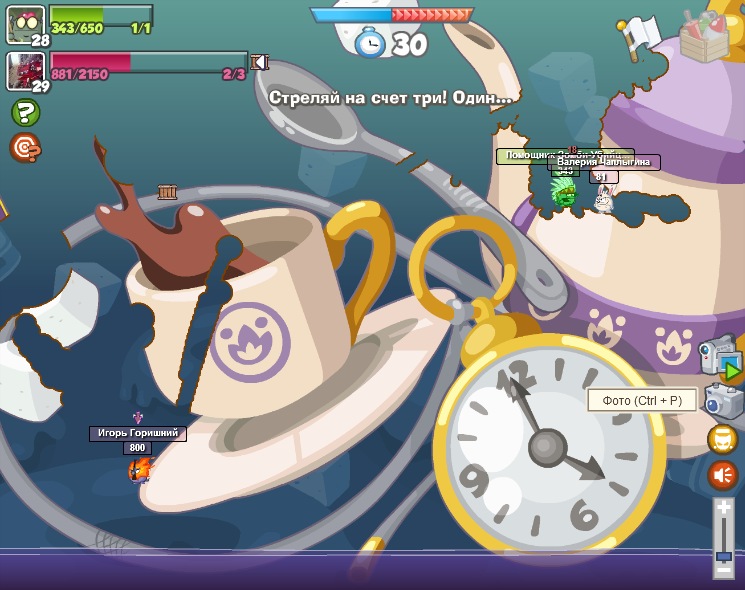Screen dimensions: 745x590
Task: Toggle the yellow fullscreen button
Action: click(x=723, y=438)
